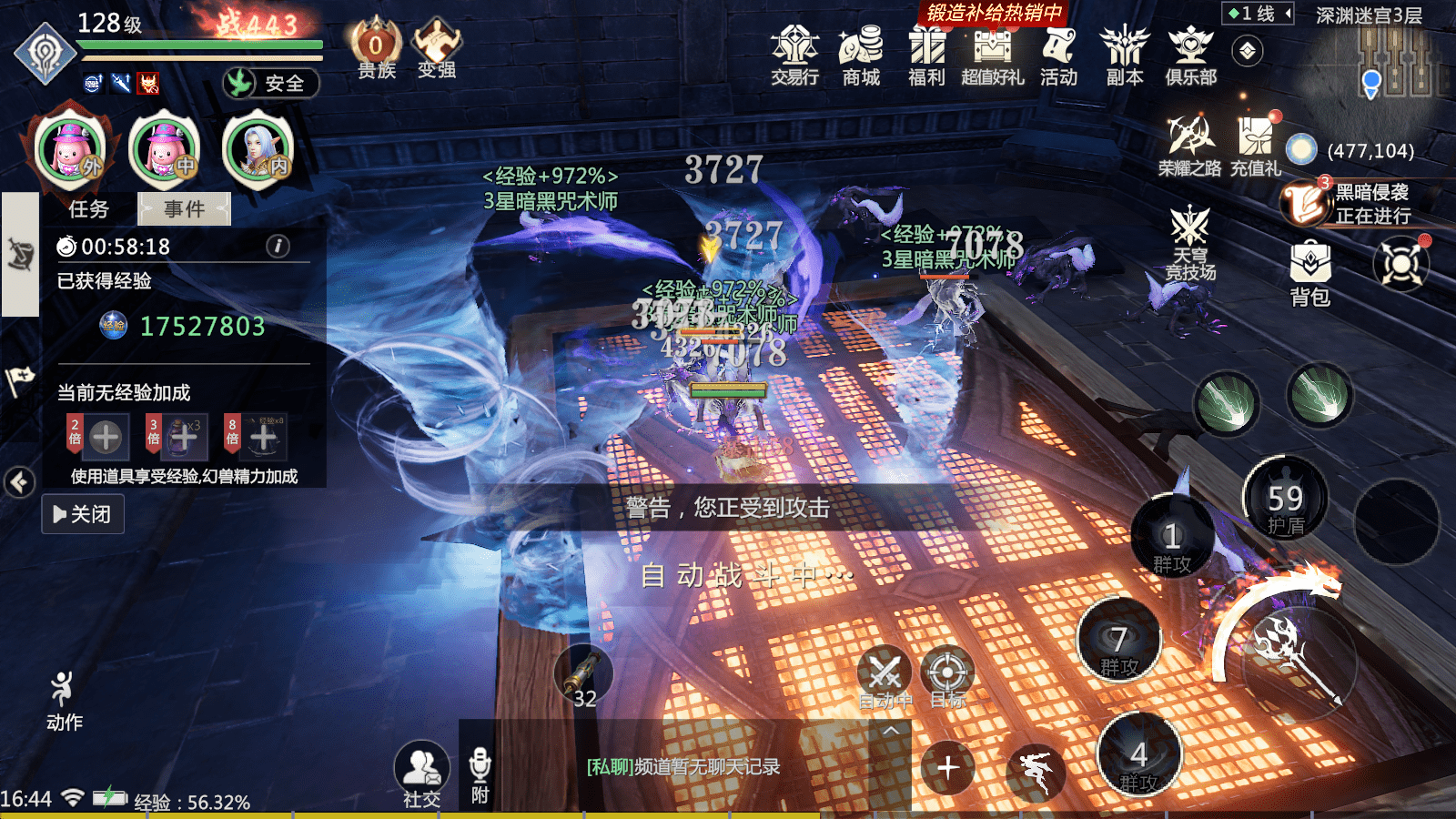This screenshot has width=1456, height=819.
Task: Open the 贵族 noble menu
Action: pyautogui.click(x=376, y=50)
